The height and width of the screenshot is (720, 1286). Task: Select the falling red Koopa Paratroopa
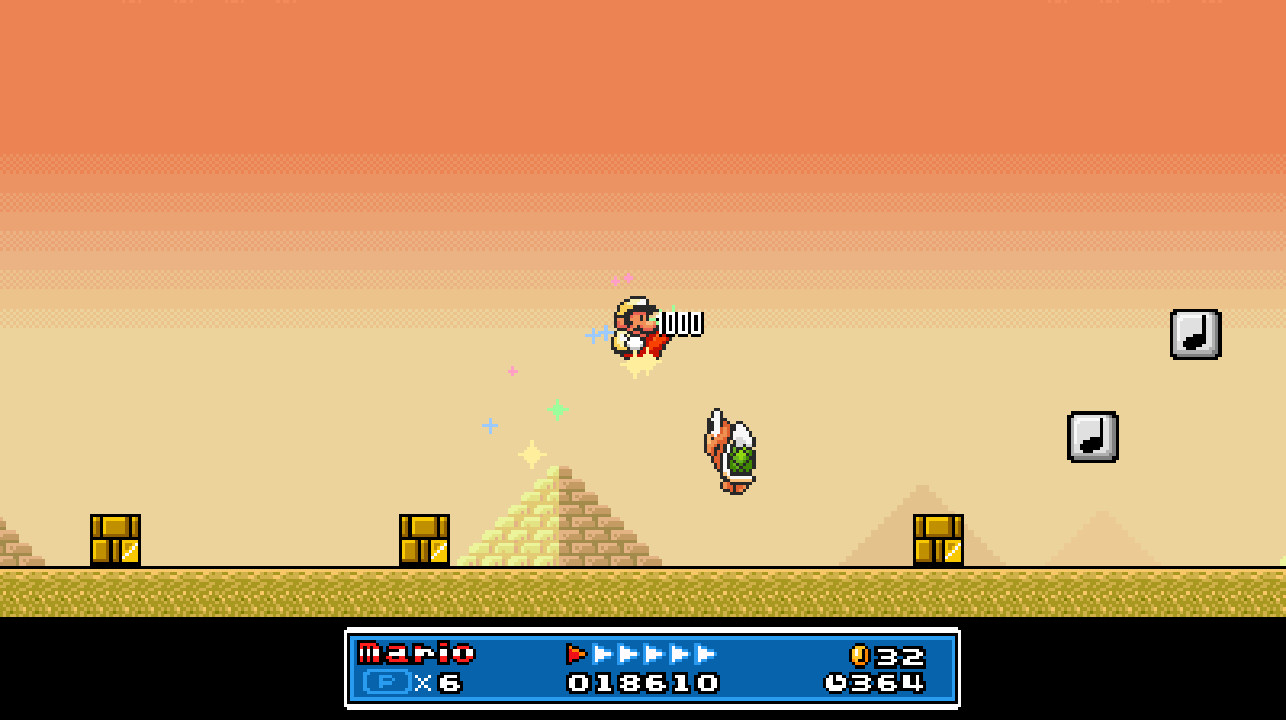[x=730, y=450]
